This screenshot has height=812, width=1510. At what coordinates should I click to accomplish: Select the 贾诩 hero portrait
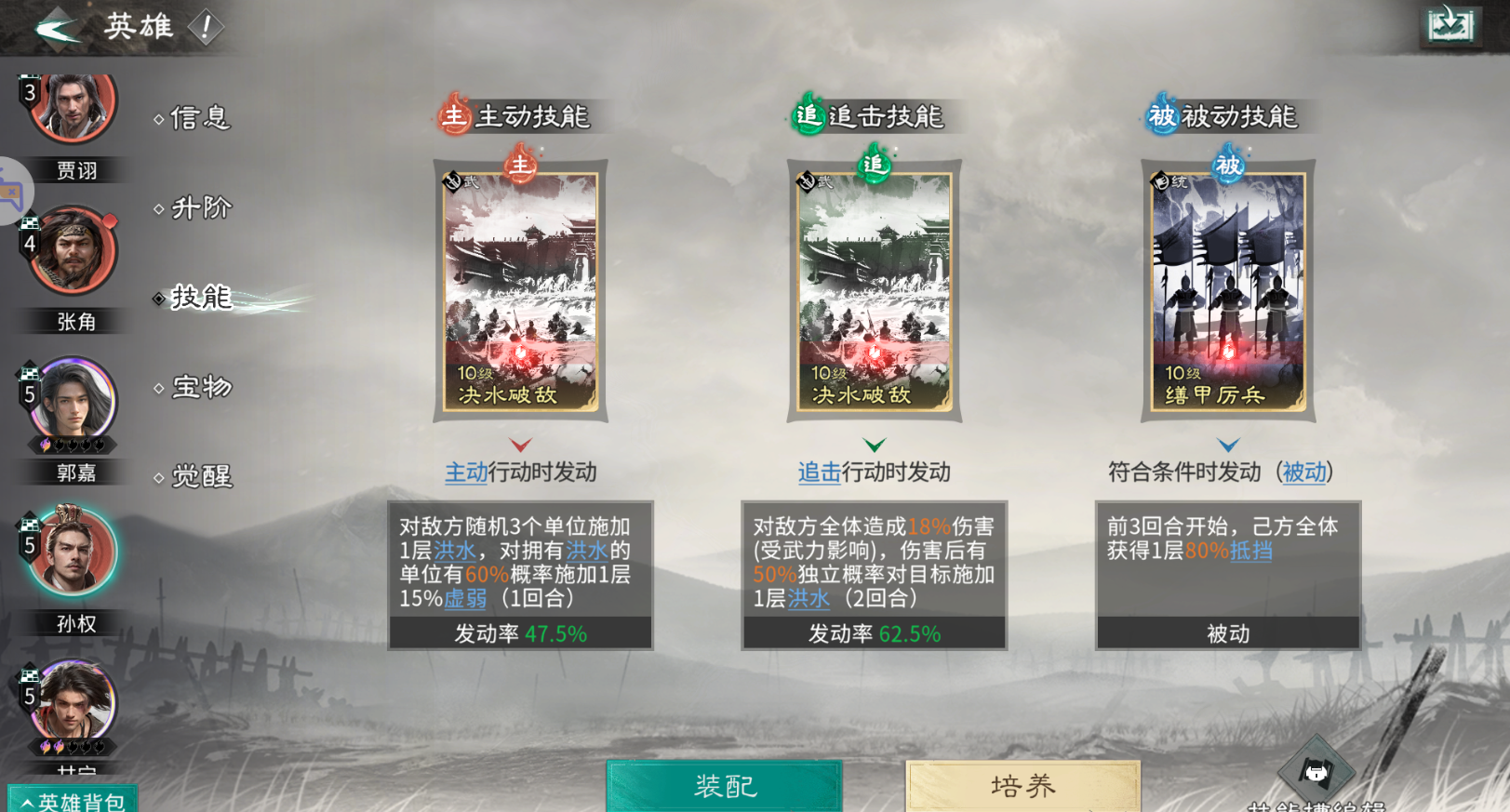pyautogui.click(x=72, y=108)
